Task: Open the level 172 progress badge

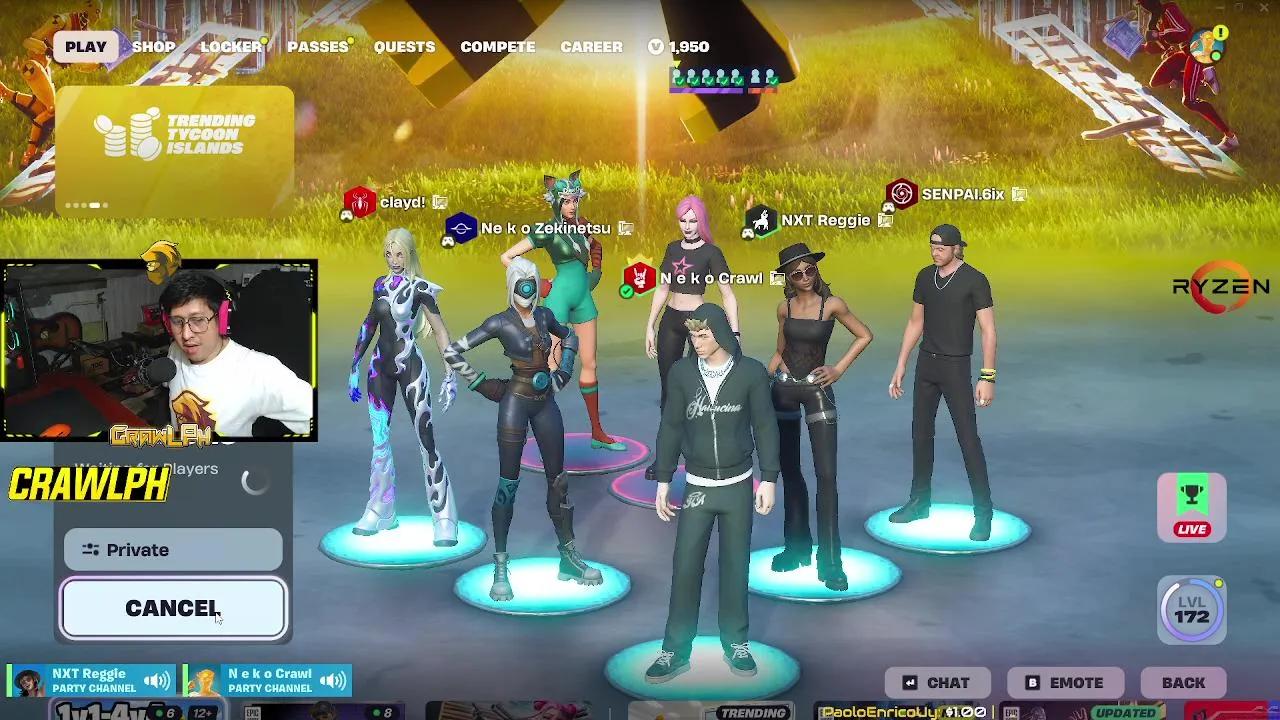Action: tap(1190, 610)
